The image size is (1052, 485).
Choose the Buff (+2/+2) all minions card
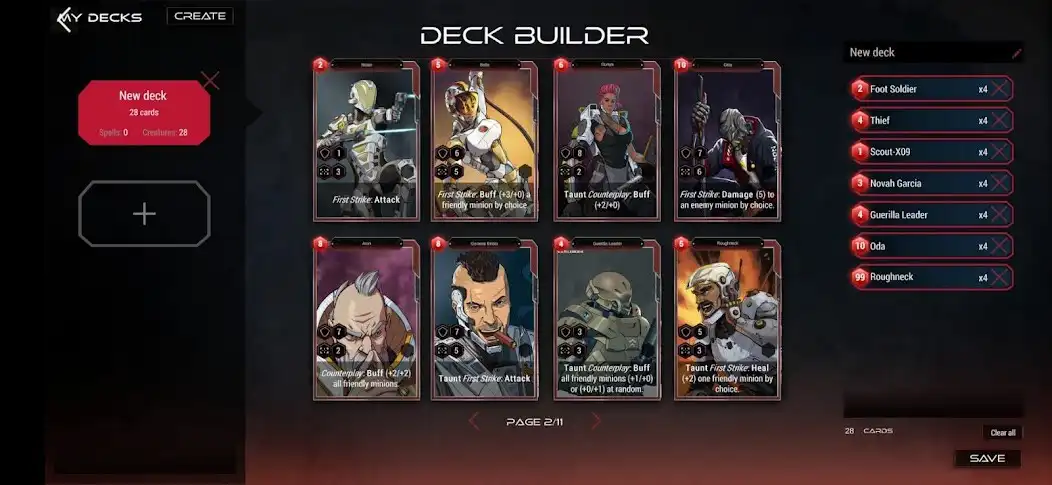point(363,319)
